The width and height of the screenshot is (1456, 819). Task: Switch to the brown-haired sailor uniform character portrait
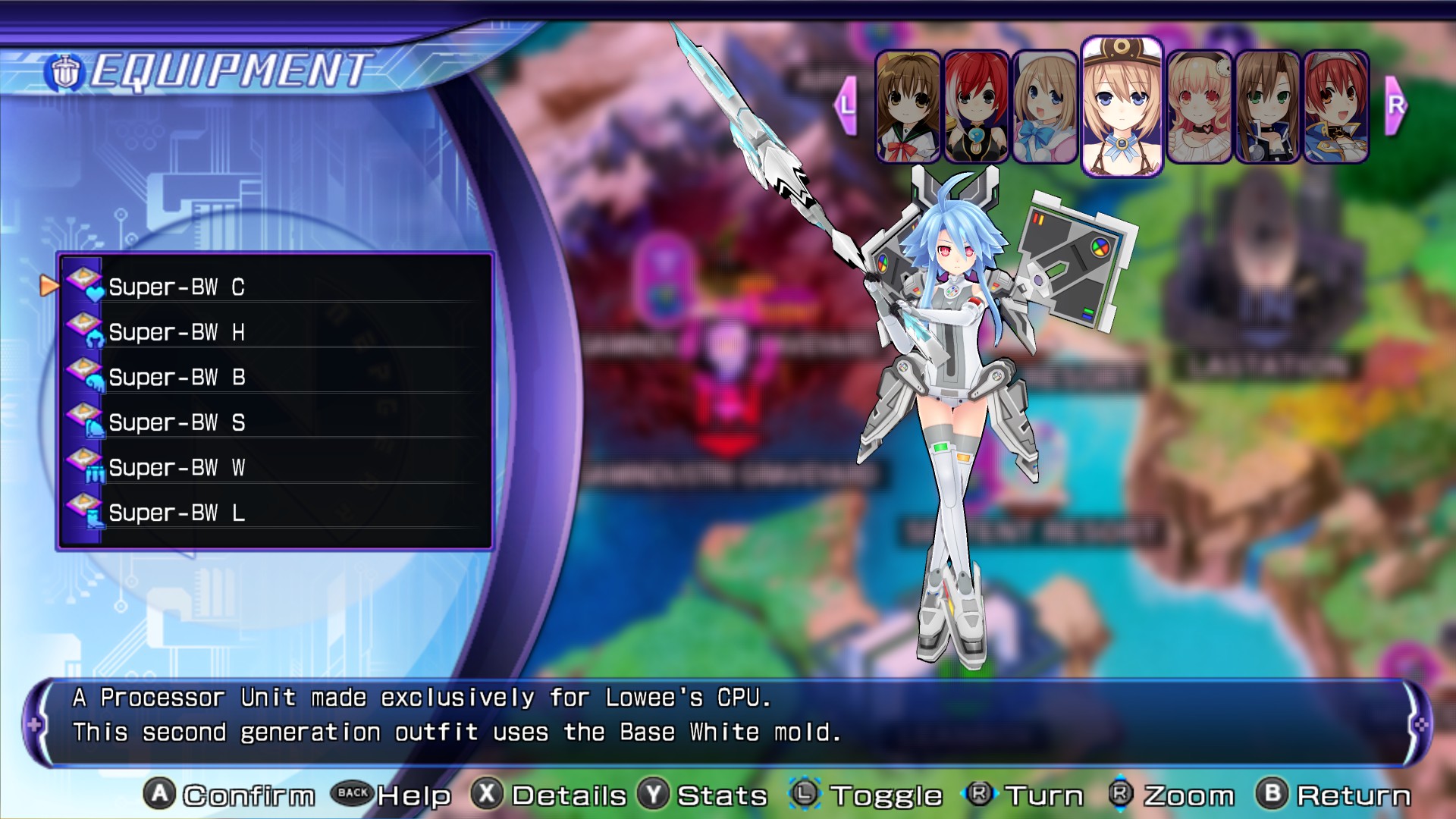click(908, 107)
